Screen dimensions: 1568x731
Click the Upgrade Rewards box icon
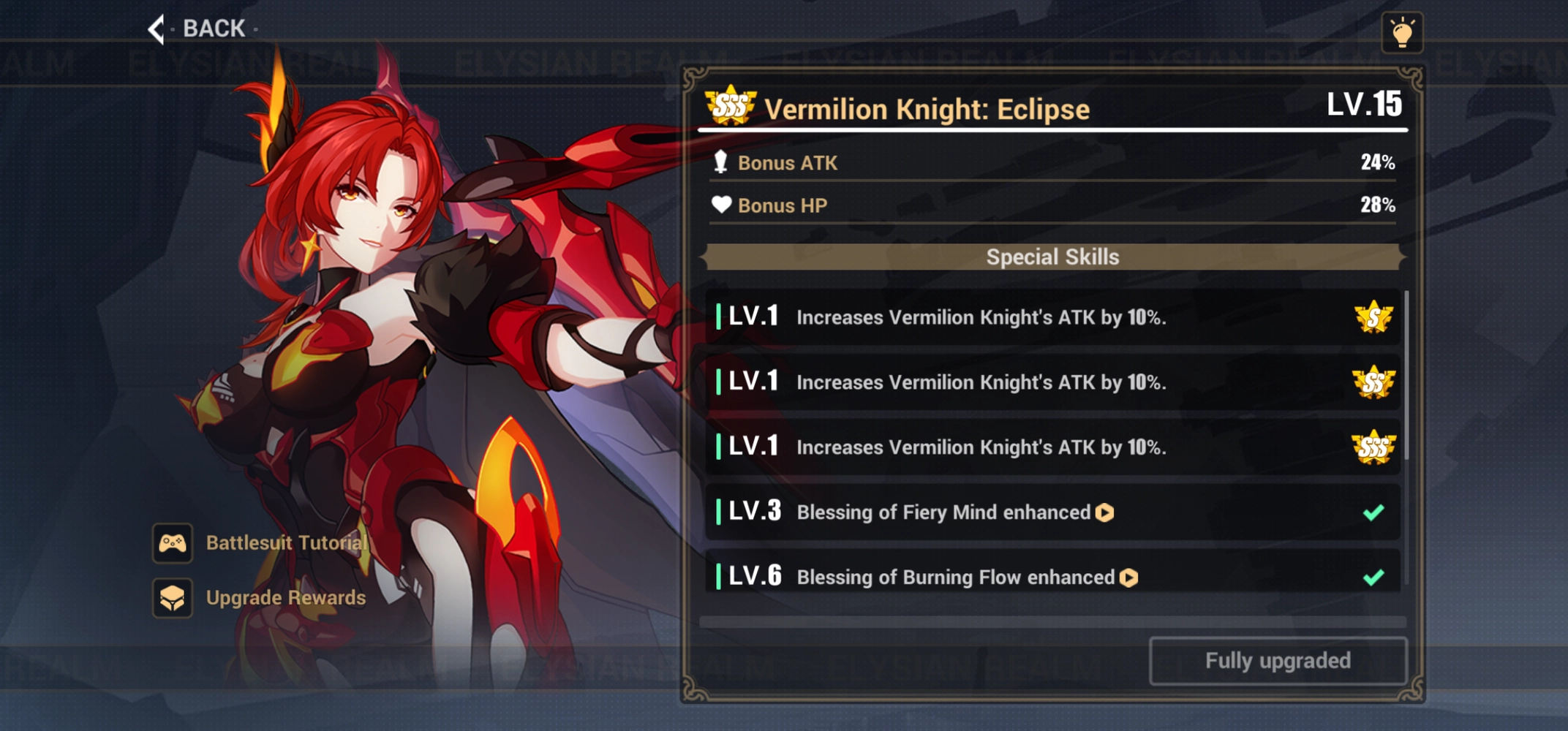click(173, 597)
